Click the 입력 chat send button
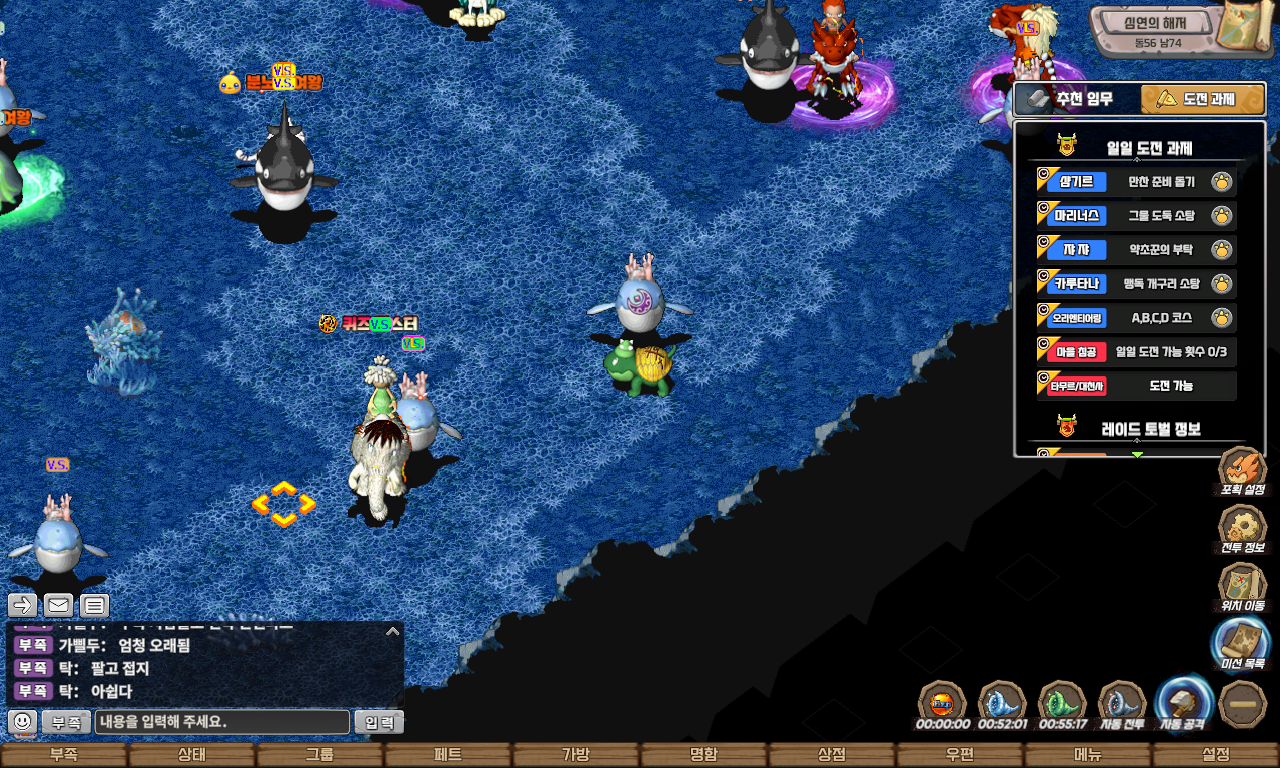 pyautogui.click(x=379, y=722)
